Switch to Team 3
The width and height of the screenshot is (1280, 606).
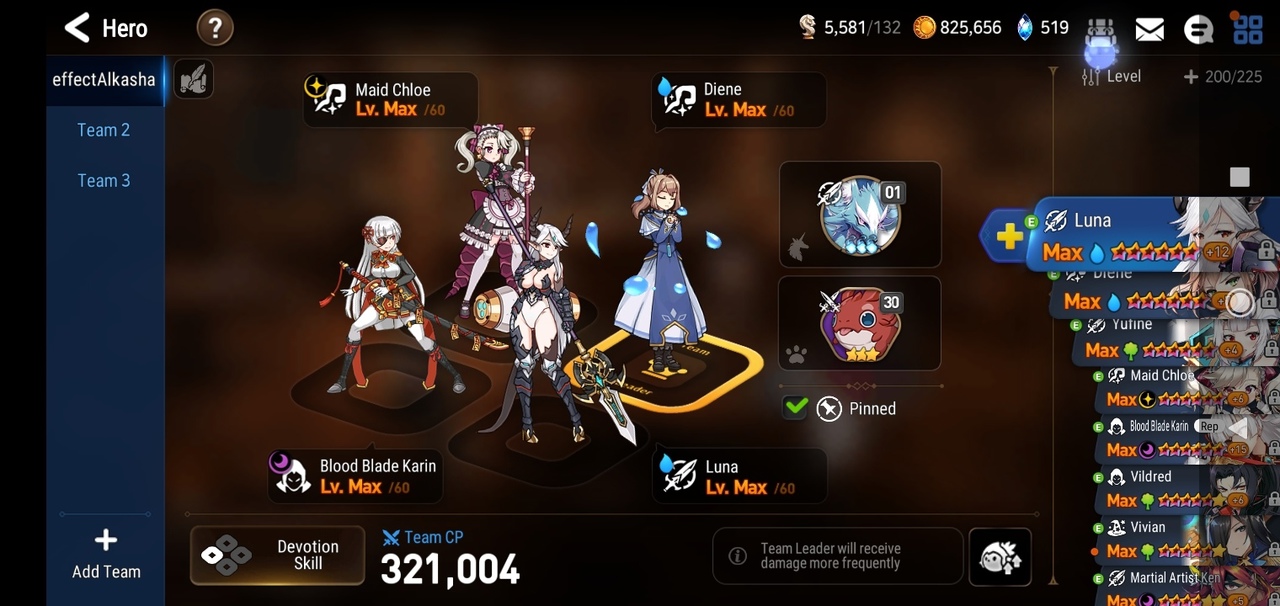pyautogui.click(x=104, y=181)
